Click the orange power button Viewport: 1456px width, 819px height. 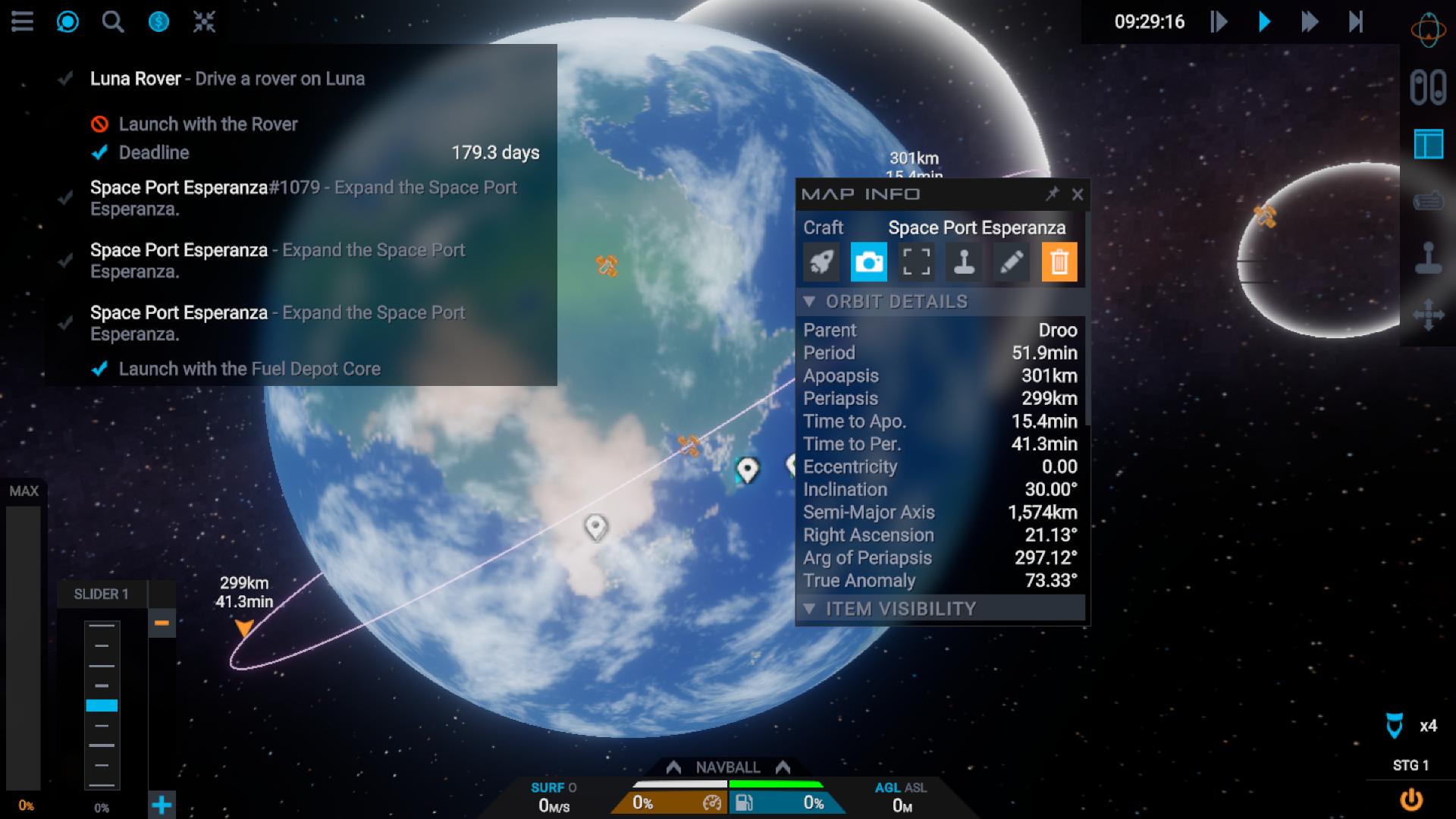(x=1410, y=799)
